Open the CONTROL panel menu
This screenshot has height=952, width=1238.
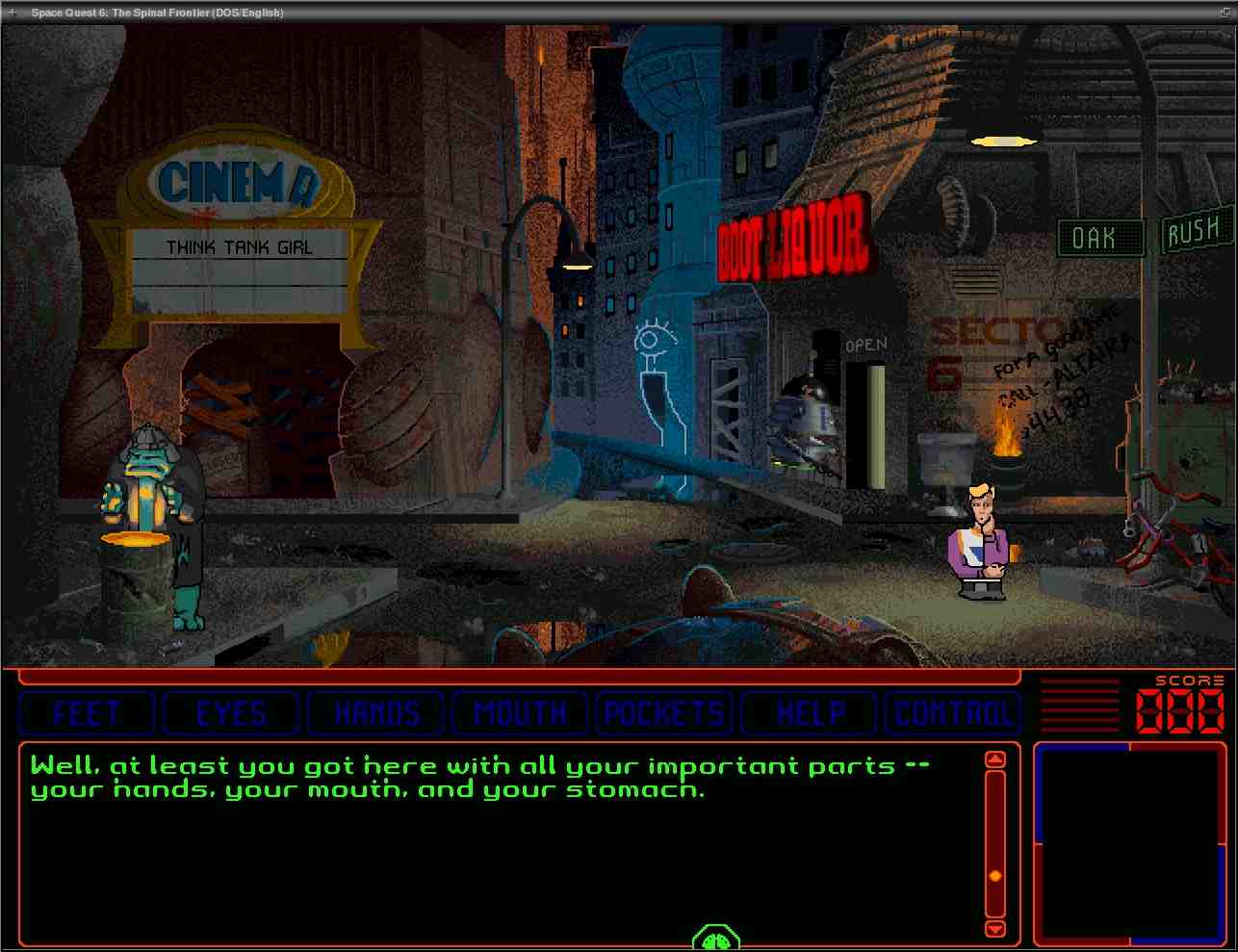(x=953, y=713)
